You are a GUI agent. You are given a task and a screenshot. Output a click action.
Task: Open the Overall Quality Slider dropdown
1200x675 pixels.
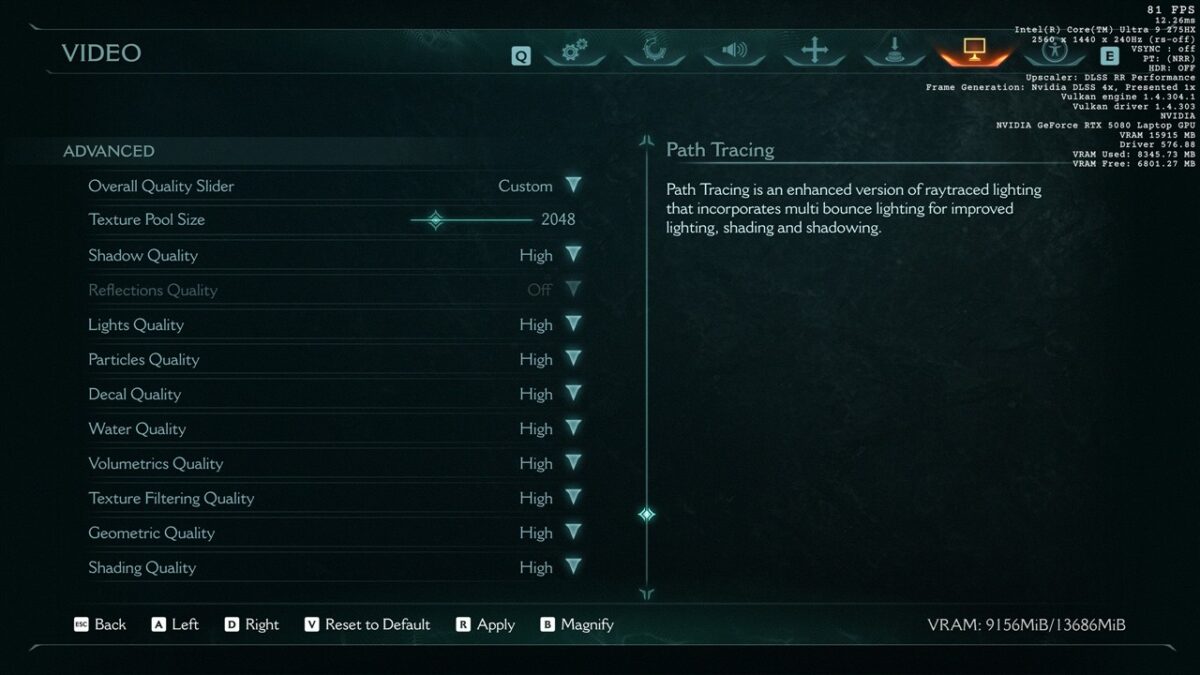coord(573,186)
